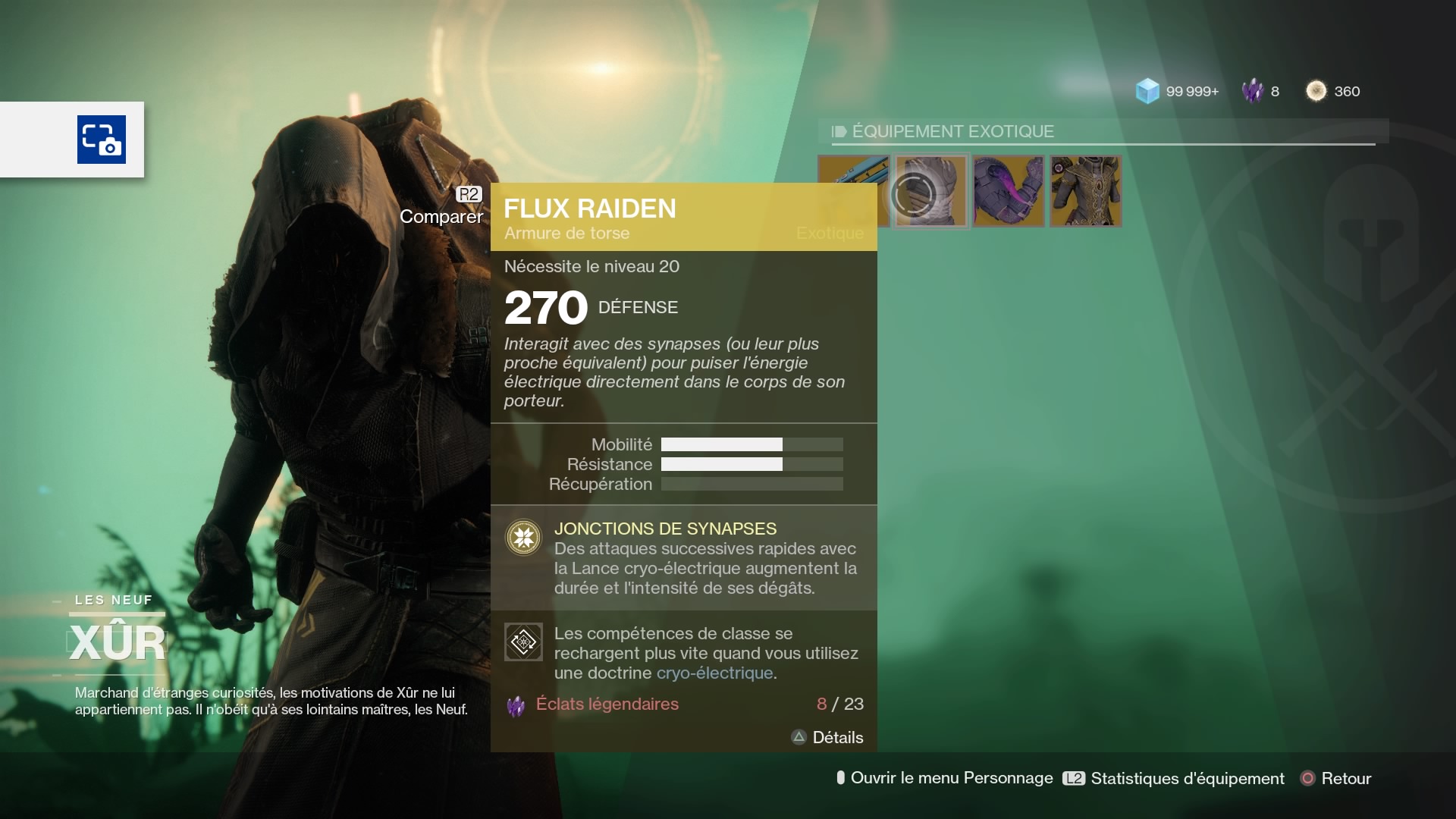Screen dimensions: 1456x819
Task: Select the Jonctions de synapses perk icon
Action: tap(523, 538)
